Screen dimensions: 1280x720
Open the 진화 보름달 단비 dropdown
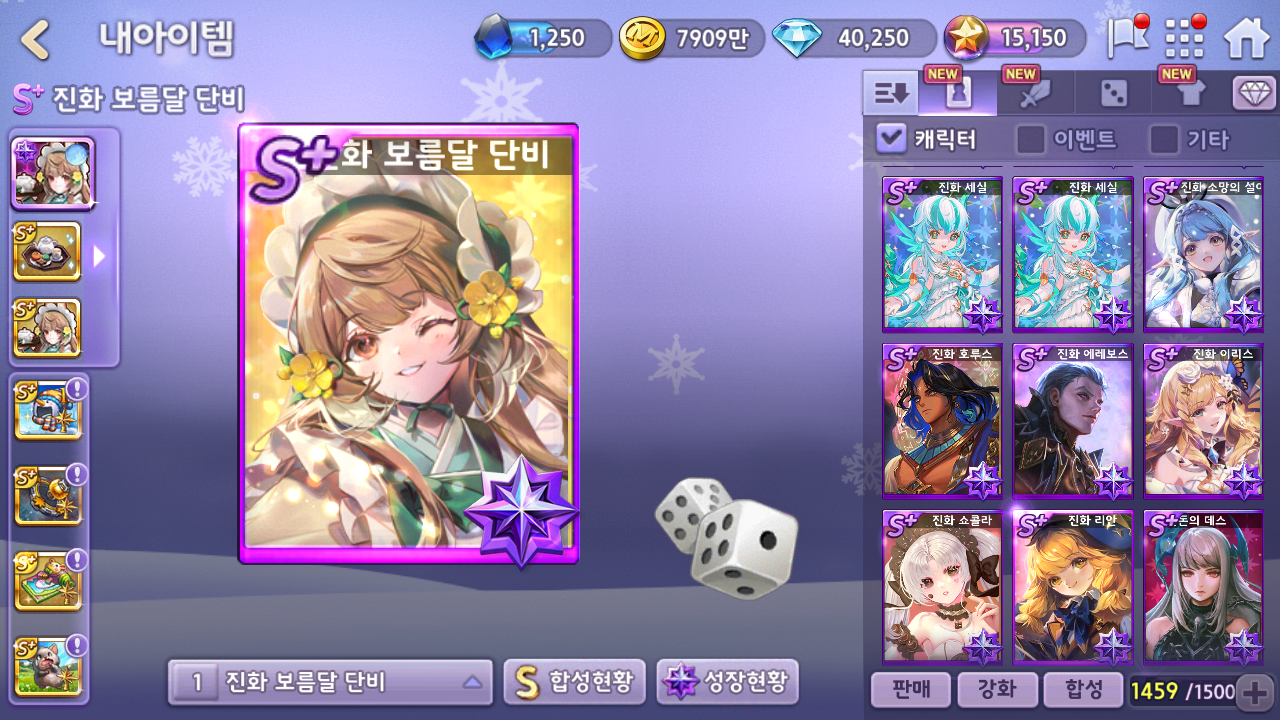330,683
